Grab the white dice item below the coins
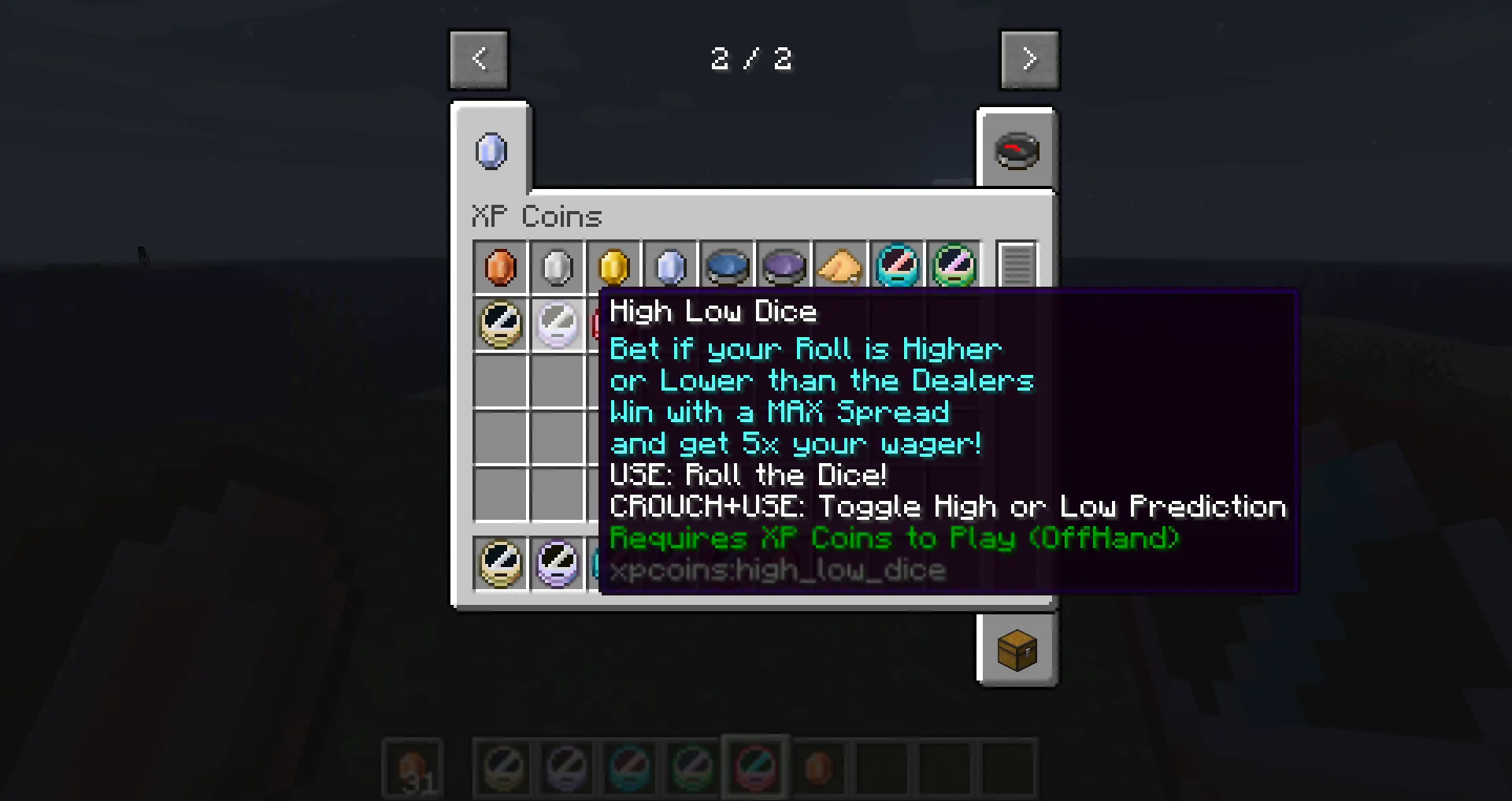The width and height of the screenshot is (1512, 801). coord(557,324)
